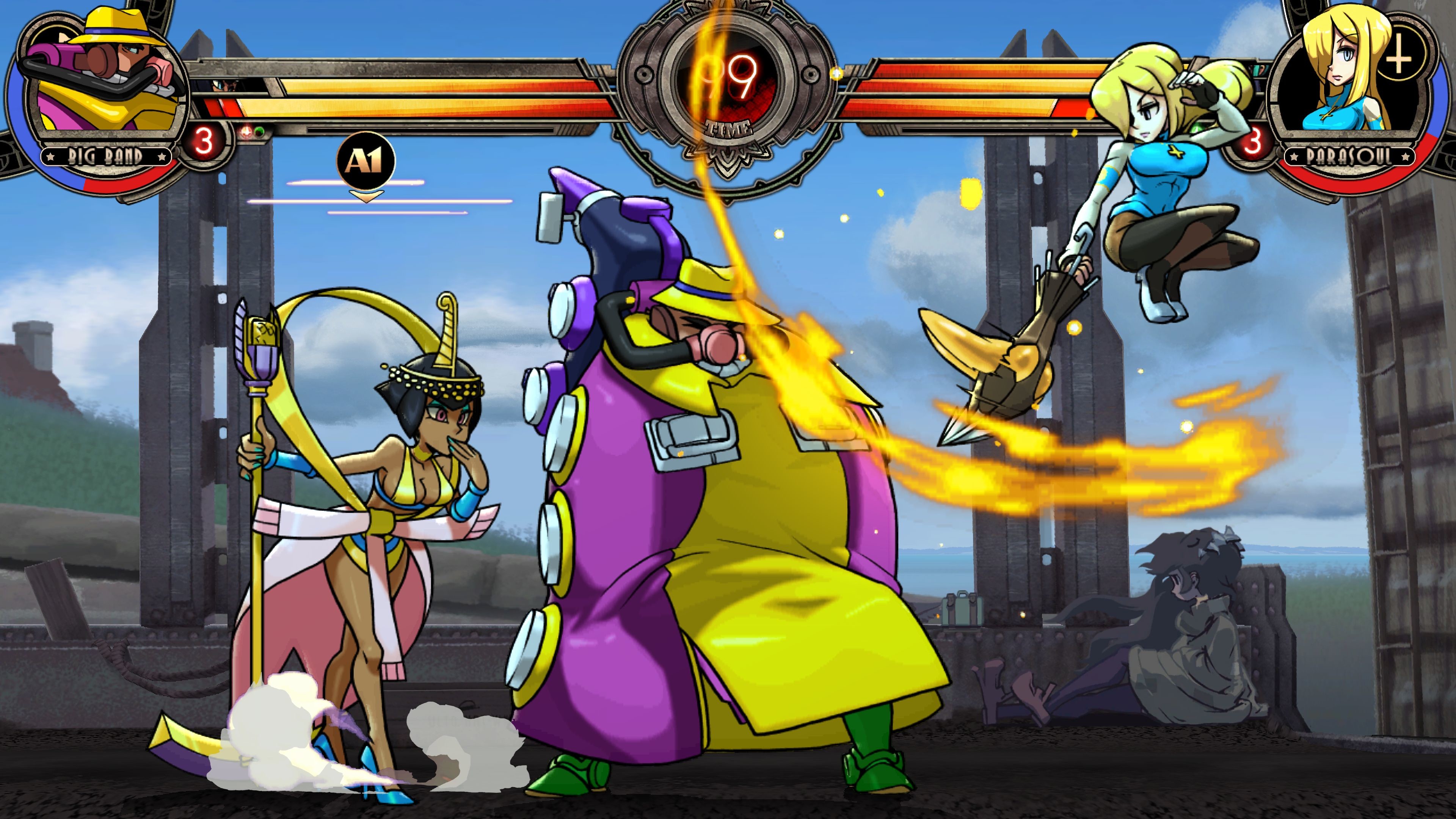Click the Big Band name plate
1456x819 pixels.
coord(106,156)
